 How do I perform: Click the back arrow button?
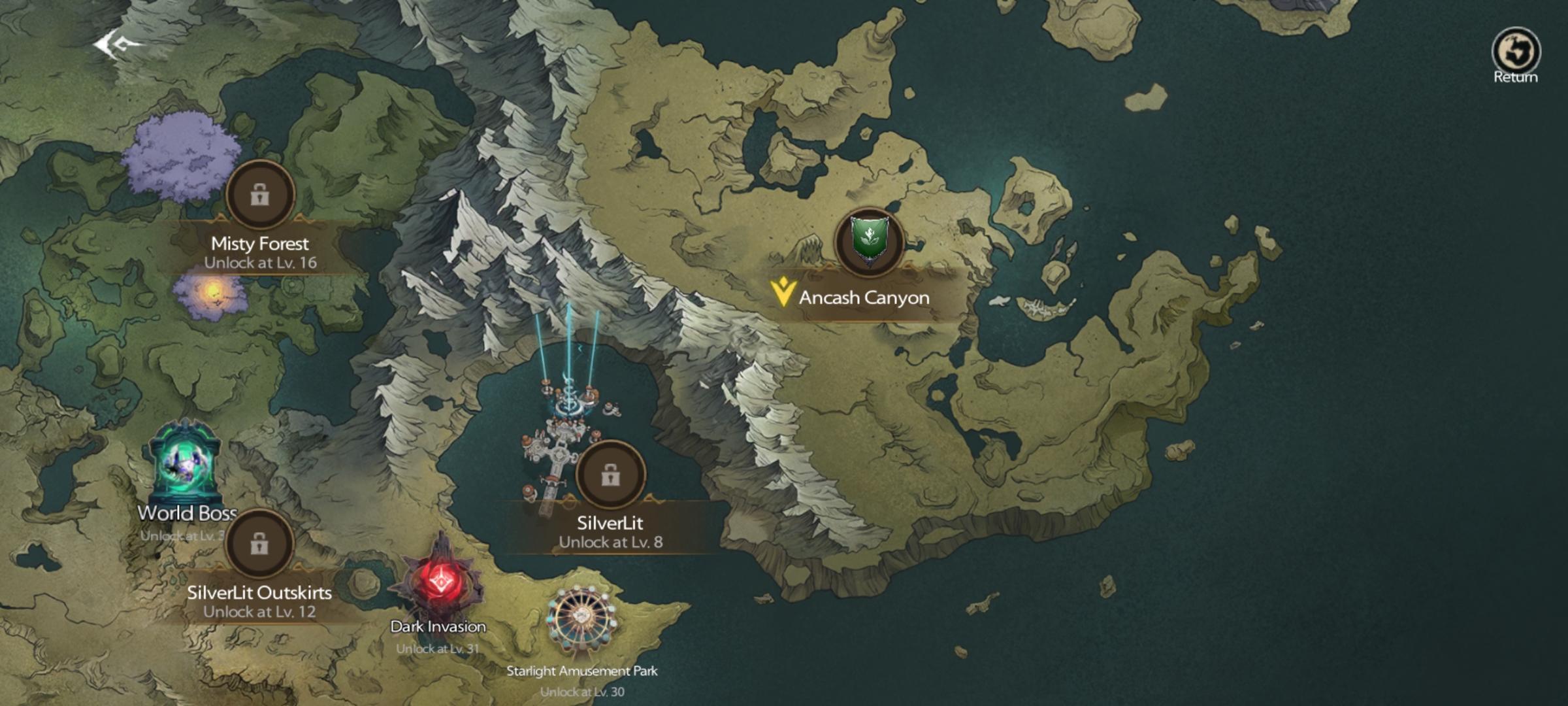tap(116, 46)
